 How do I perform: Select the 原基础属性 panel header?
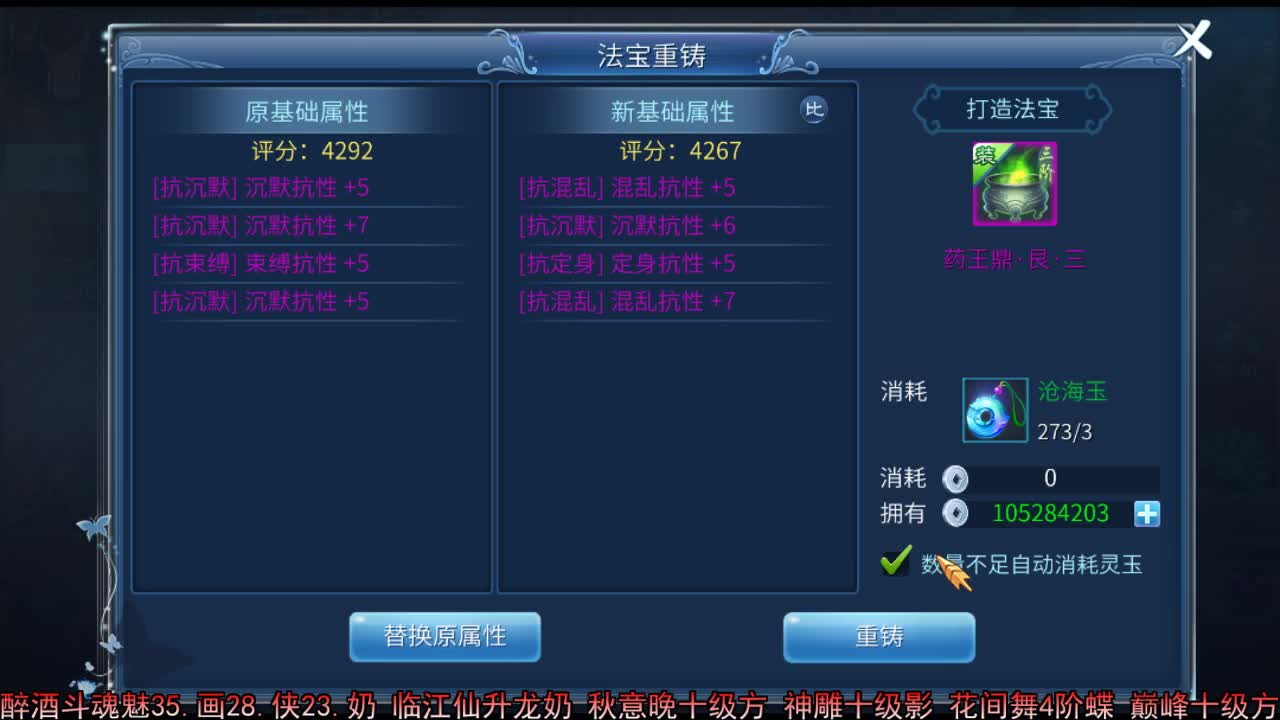[x=310, y=112]
